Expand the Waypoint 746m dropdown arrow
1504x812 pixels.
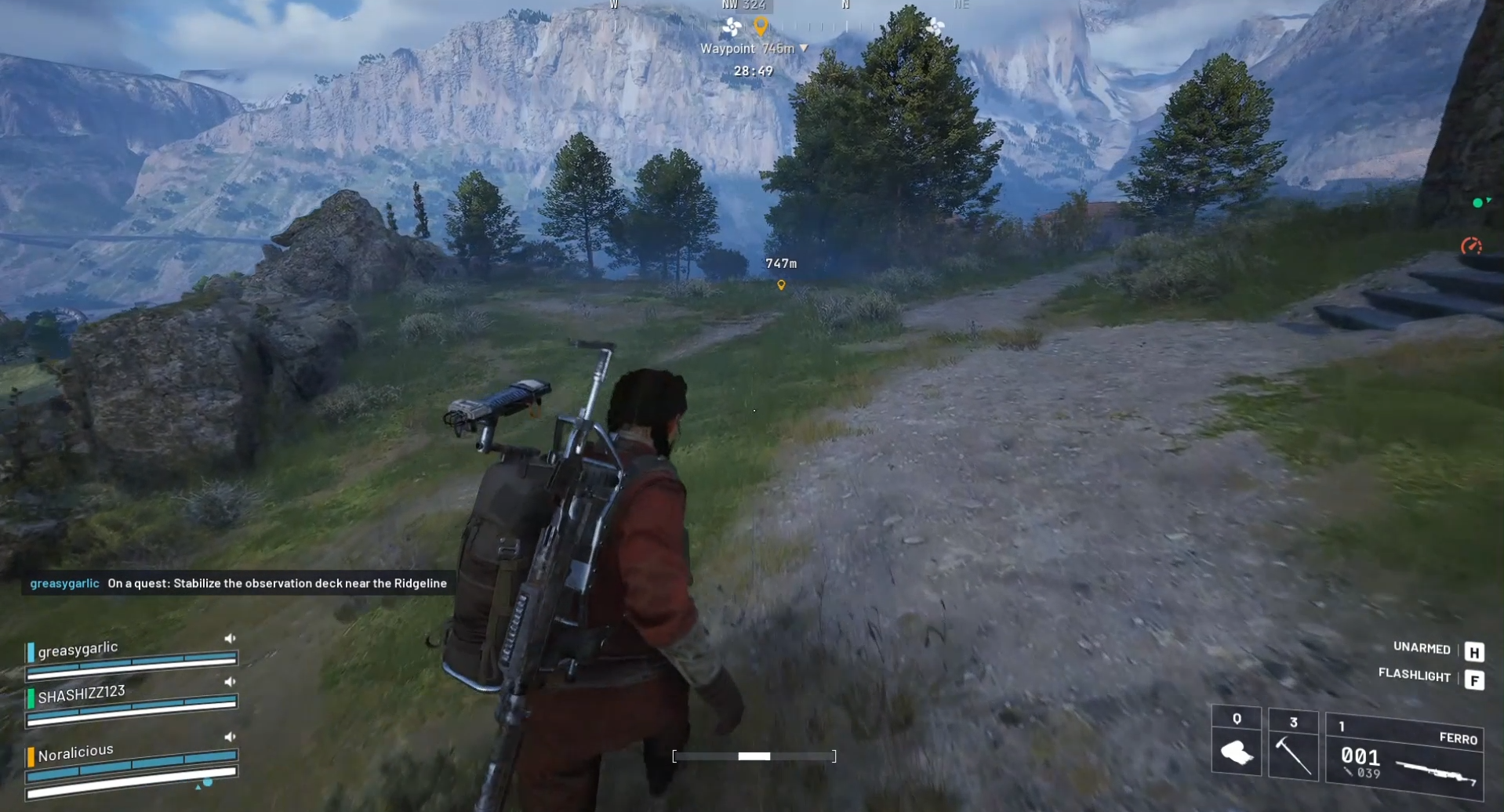point(802,48)
